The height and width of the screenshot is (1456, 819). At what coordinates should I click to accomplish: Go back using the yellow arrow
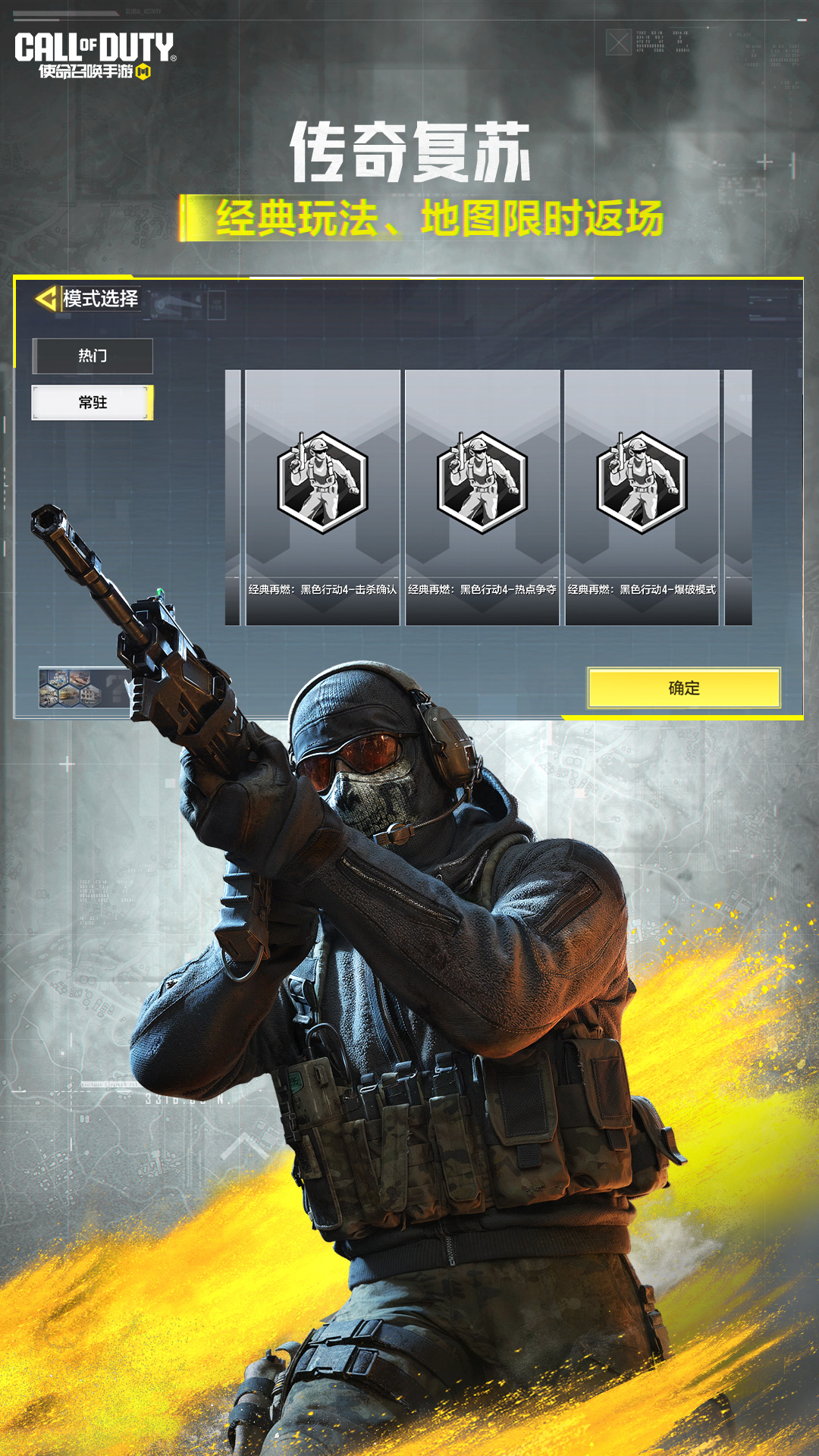46,299
